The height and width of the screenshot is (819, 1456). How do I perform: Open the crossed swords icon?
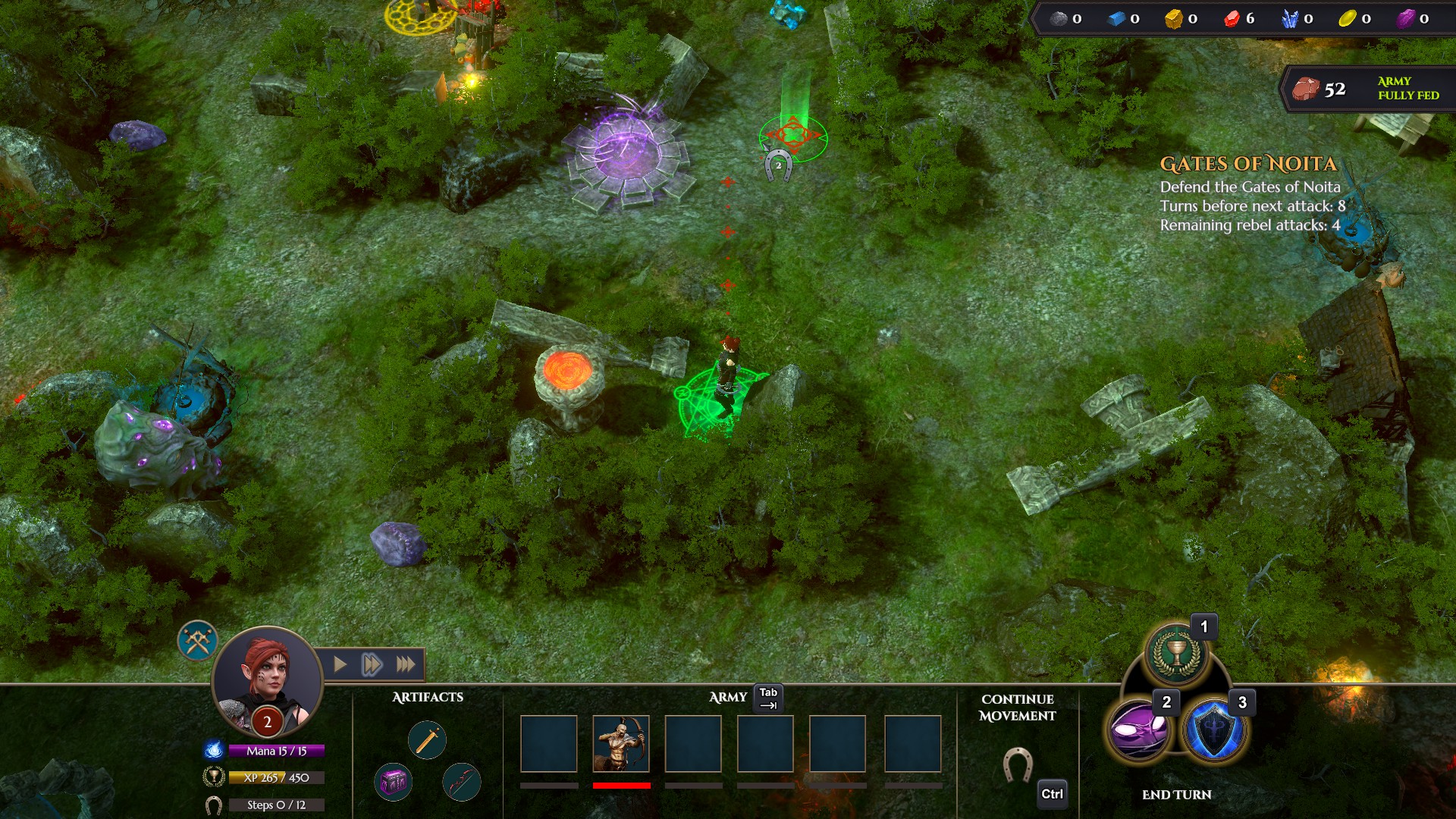click(x=198, y=641)
